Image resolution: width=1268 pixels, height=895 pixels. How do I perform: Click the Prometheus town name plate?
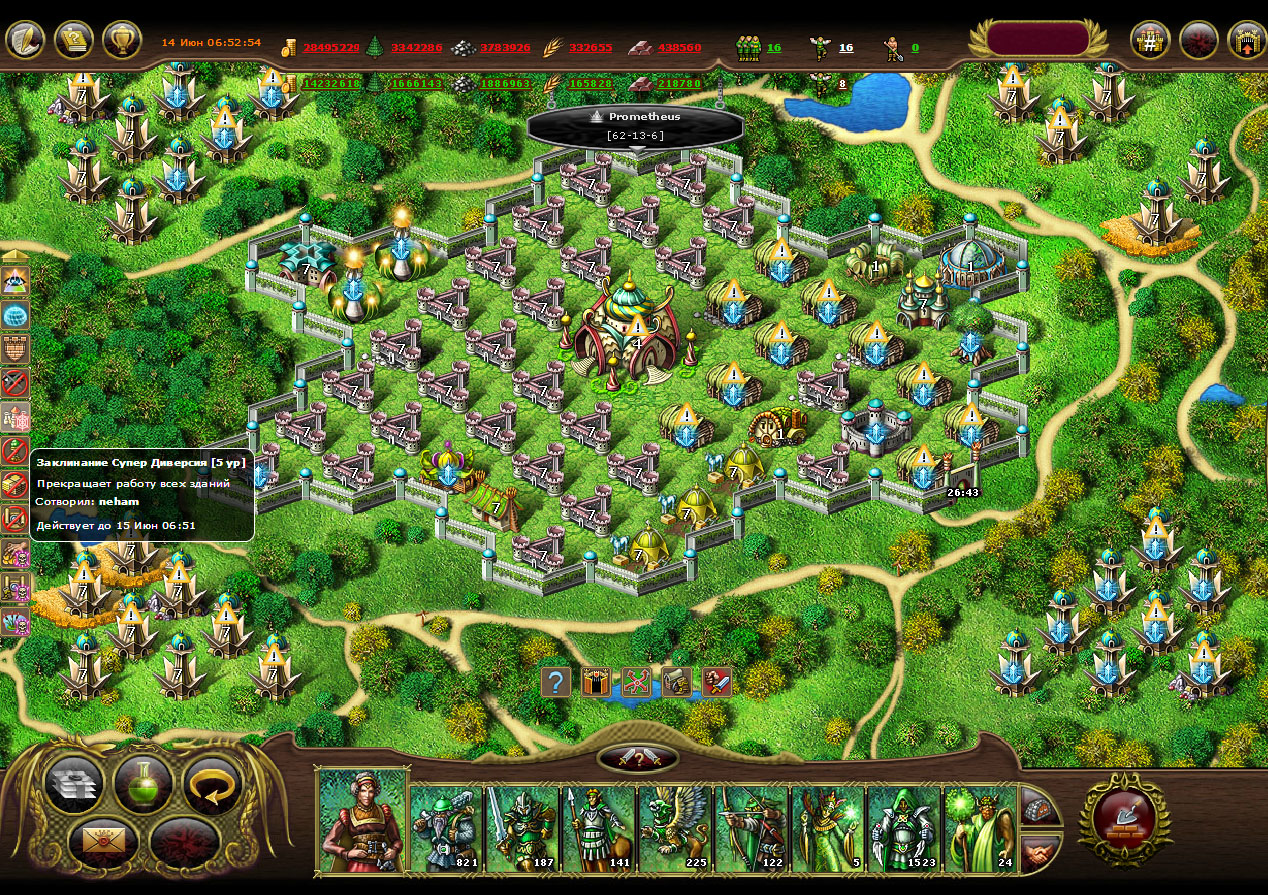click(x=635, y=126)
